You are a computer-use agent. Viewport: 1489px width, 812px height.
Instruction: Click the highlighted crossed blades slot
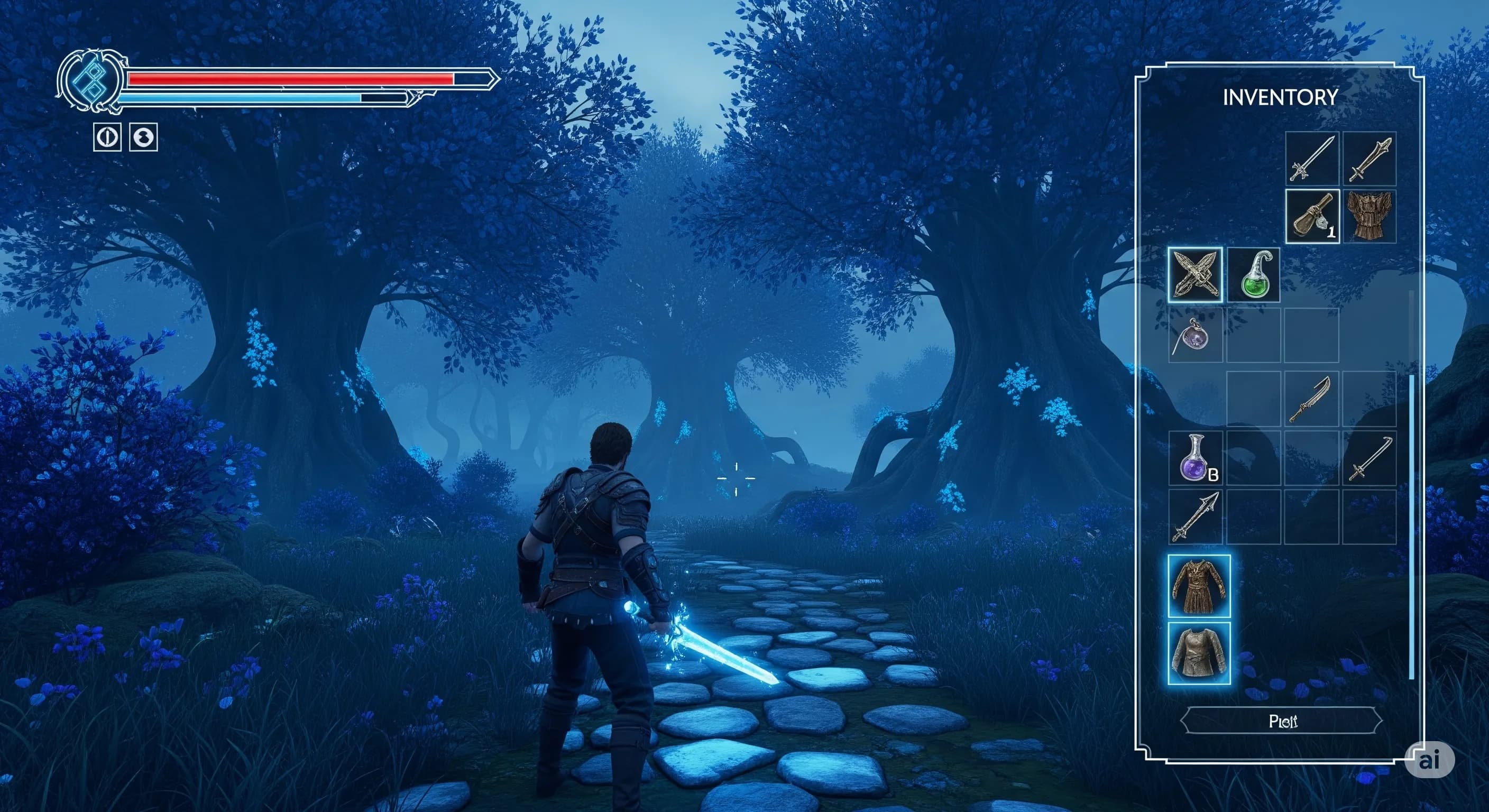[1195, 275]
